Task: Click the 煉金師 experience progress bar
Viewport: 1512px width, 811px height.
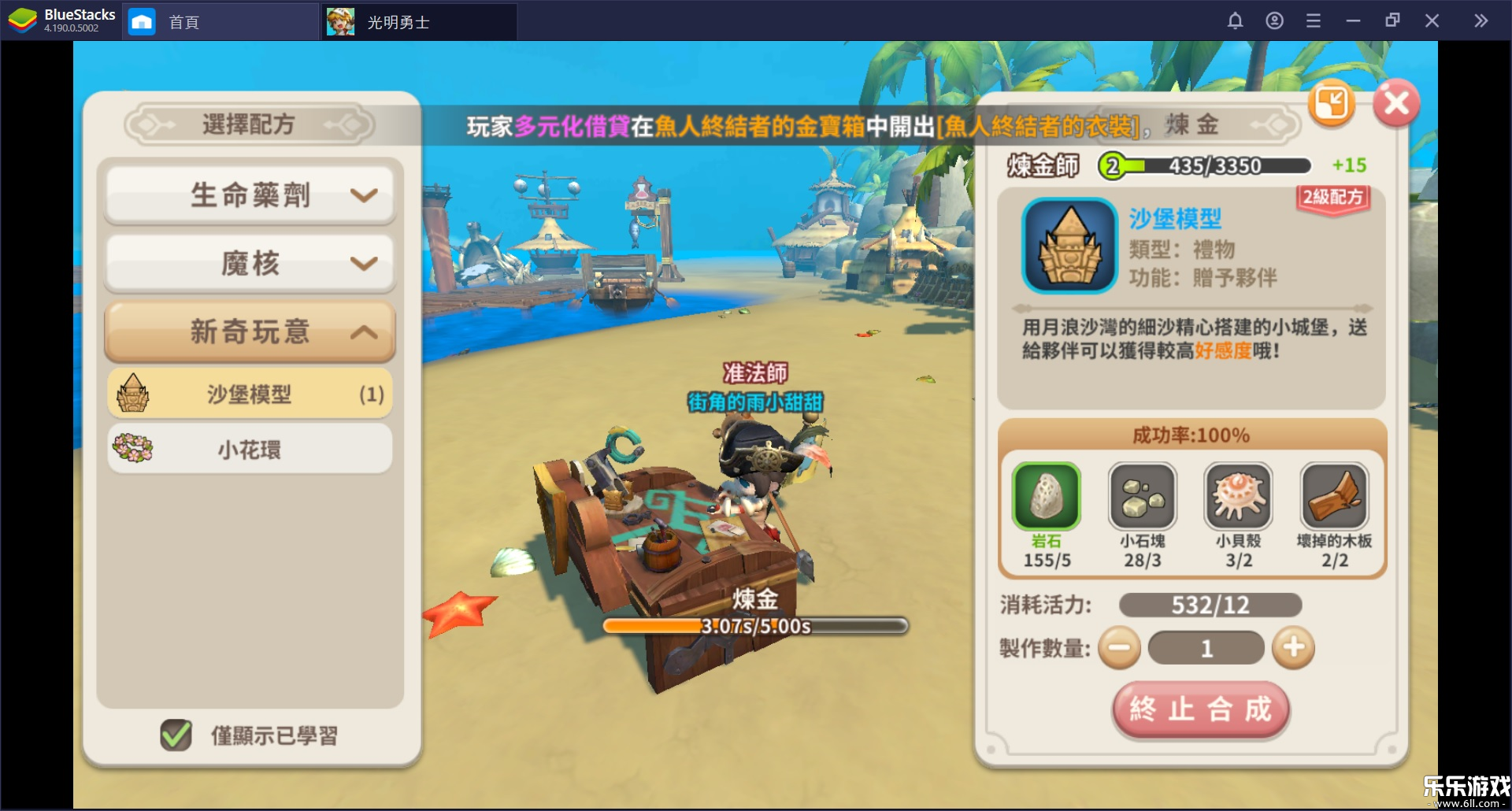Action: click(x=1204, y=165)
